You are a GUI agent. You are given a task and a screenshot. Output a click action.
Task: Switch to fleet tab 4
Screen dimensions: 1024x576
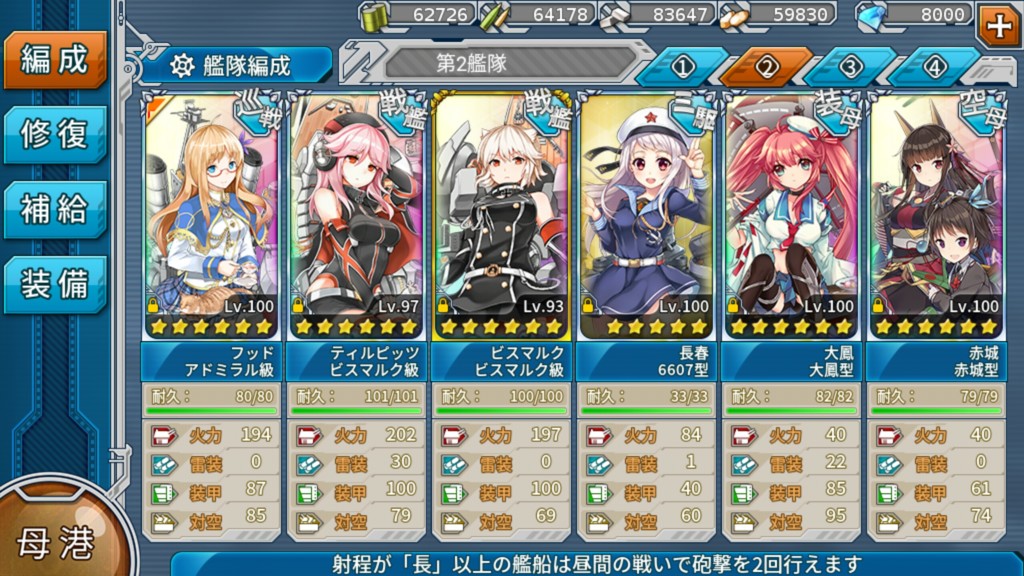[x=934, y=67]
